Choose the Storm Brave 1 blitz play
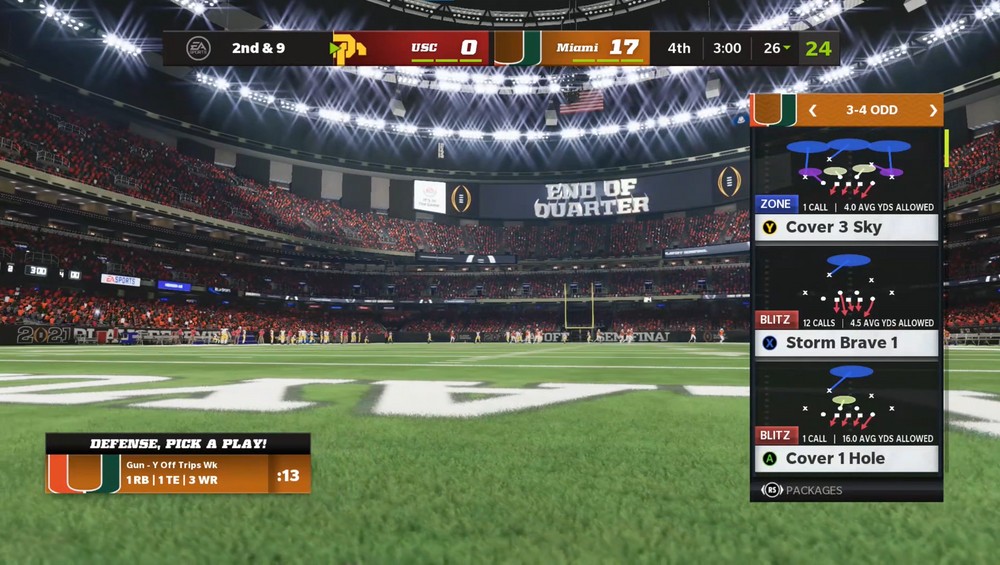Screen dimensions: 1000x565 pyautogui.click(x=846, y=343)
